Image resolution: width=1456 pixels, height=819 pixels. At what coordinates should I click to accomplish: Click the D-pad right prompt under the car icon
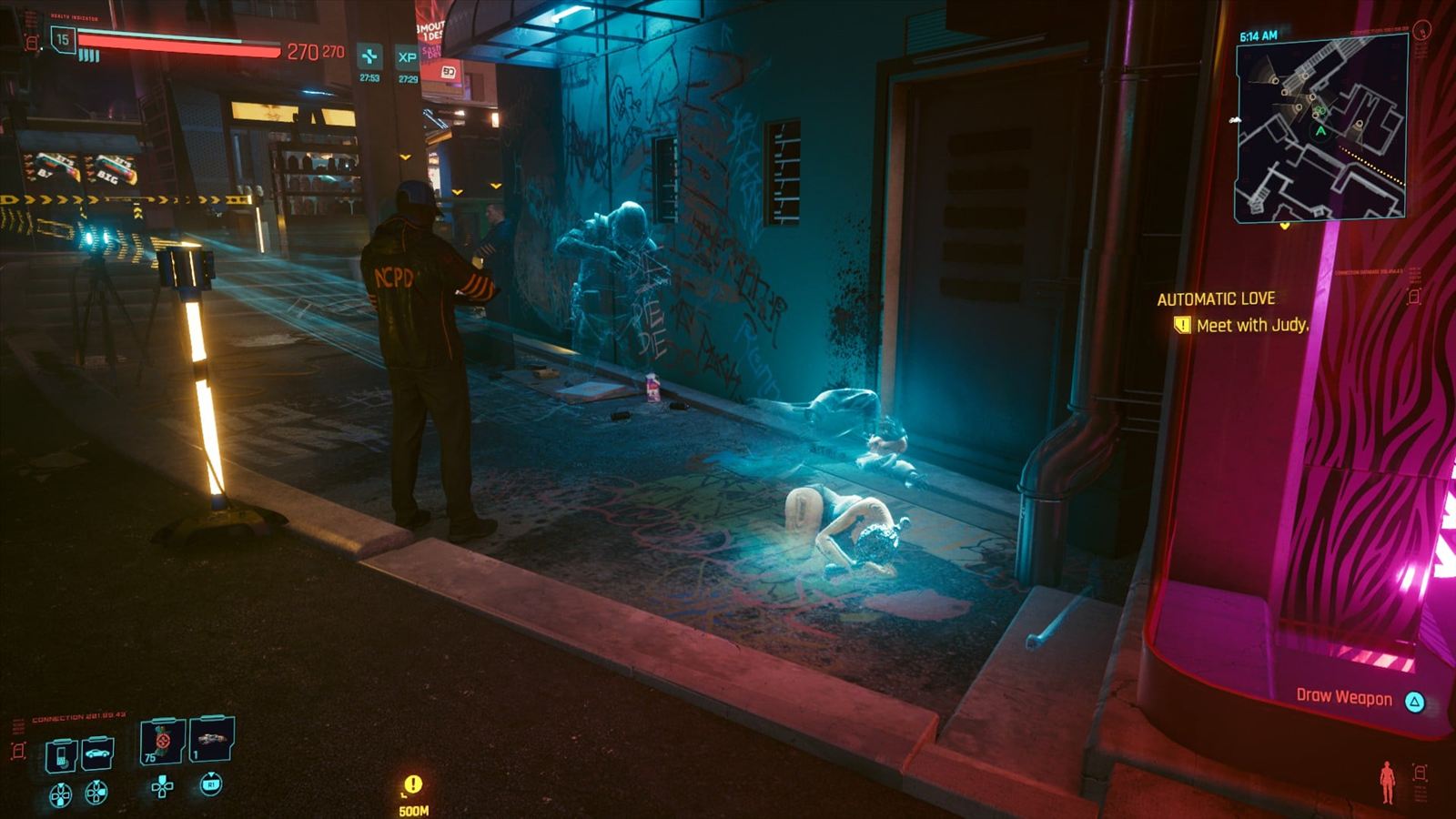[96, 794]
